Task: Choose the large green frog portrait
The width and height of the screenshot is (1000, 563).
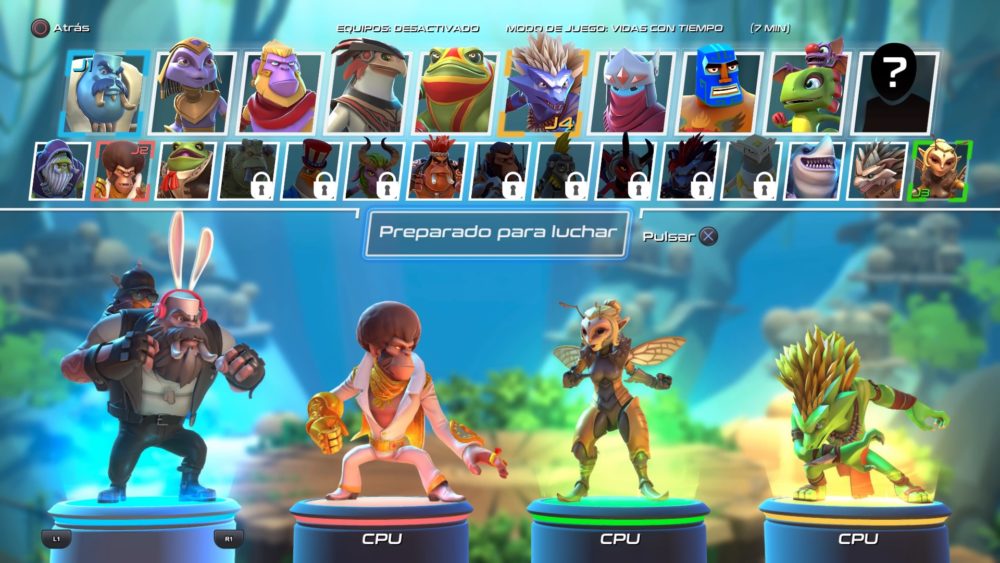Action: coord(455,93)
